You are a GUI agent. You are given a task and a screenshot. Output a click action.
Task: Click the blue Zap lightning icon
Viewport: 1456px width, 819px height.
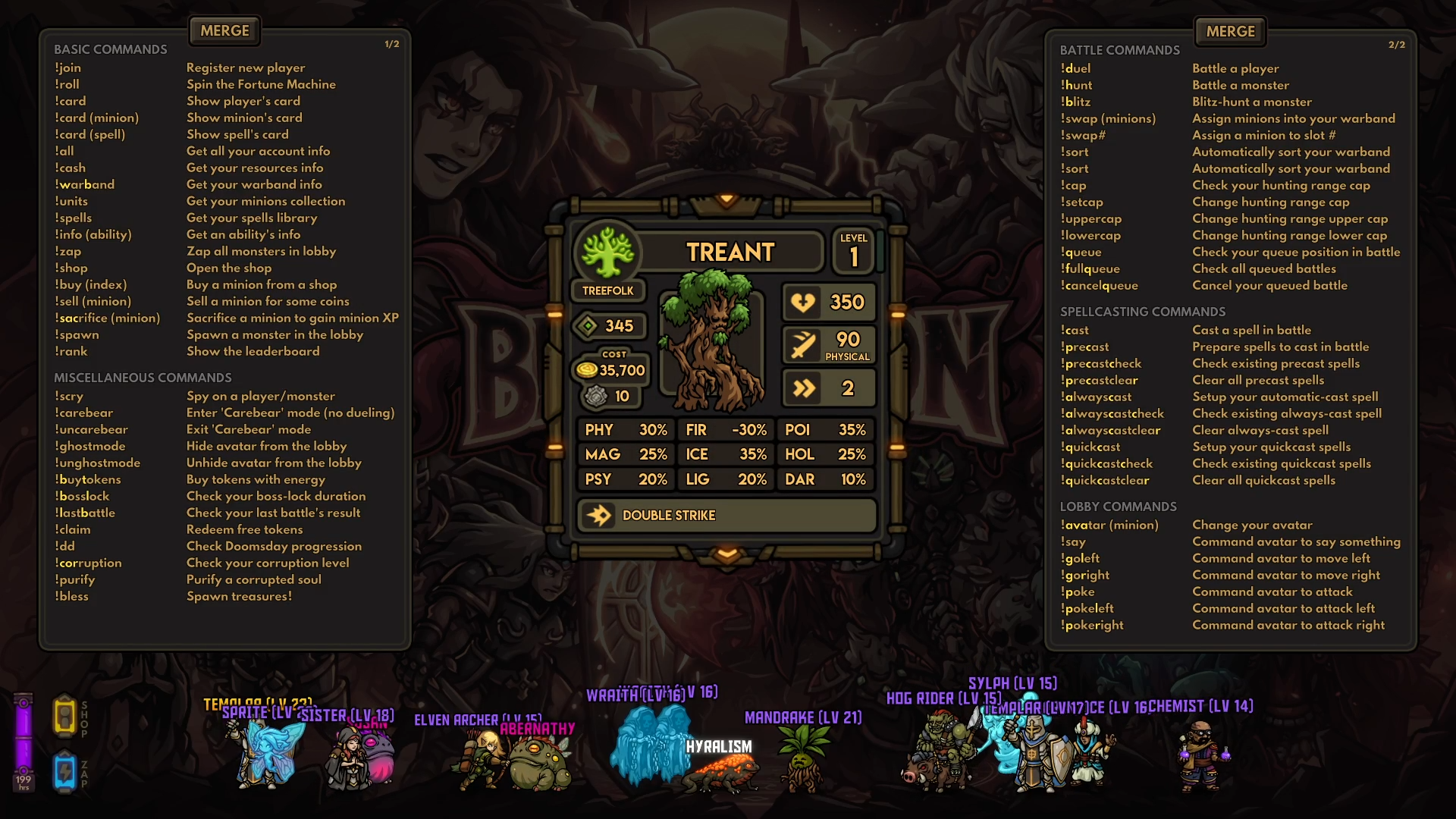pos(64,771)
